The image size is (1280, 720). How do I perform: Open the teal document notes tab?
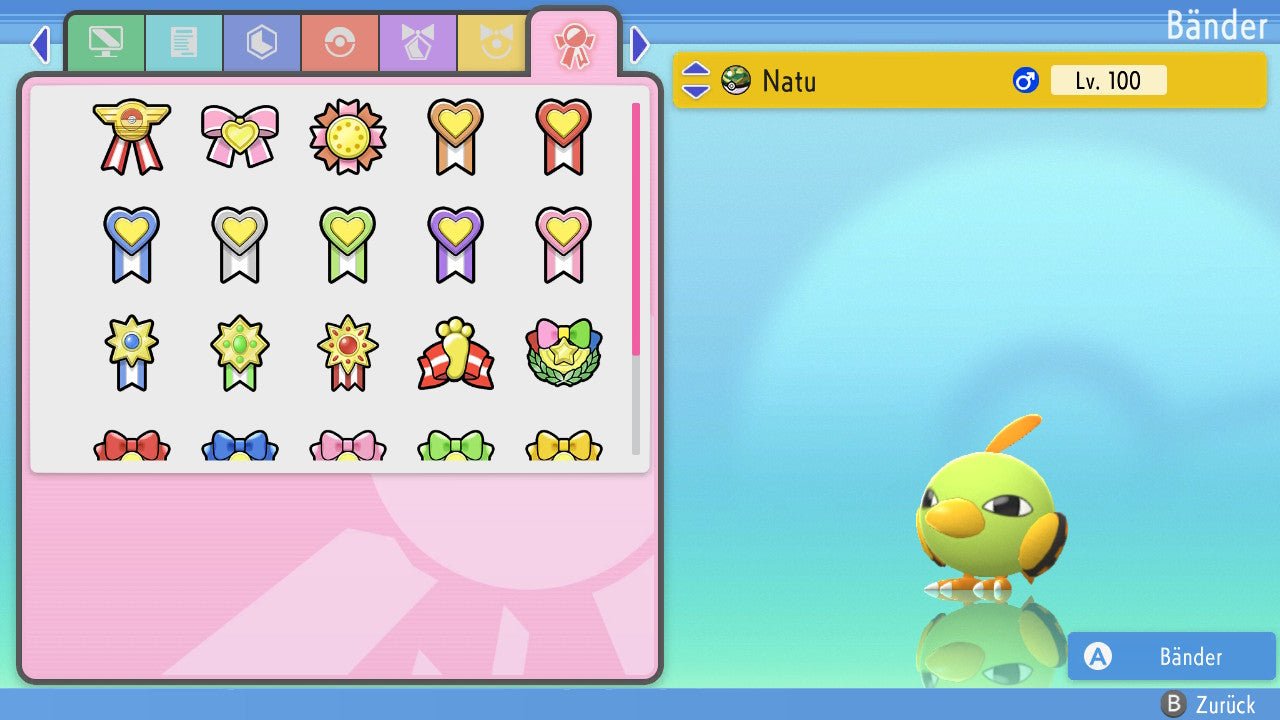[x=184, y=43]
